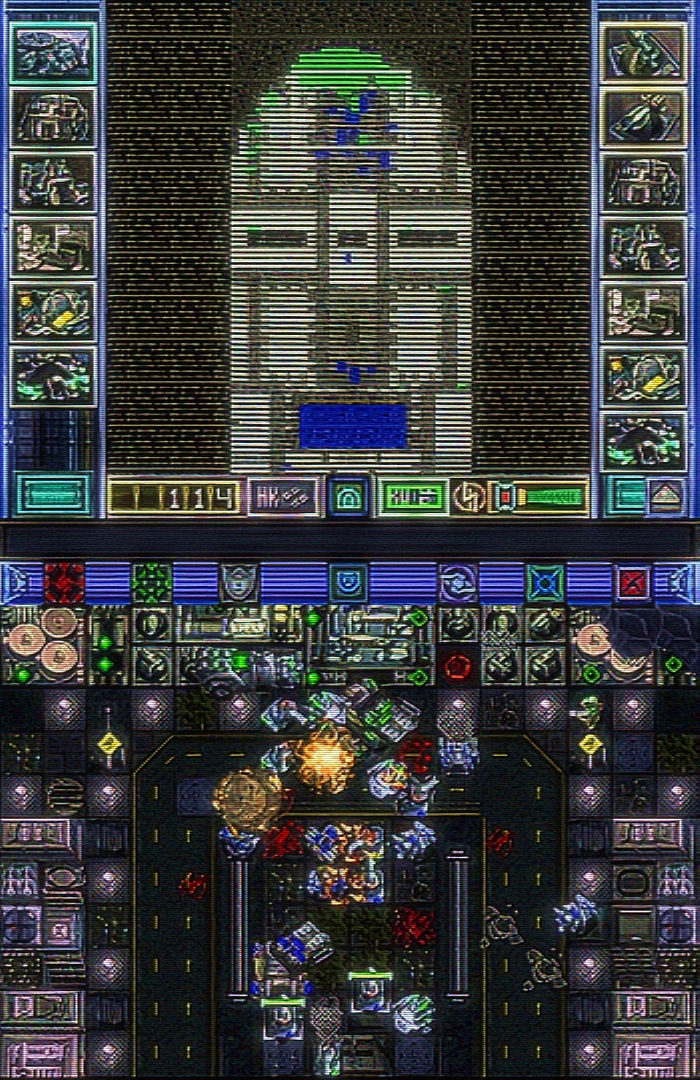Click the up-arrow eject button
The image size is (700, 1080).
click(x=665, y=496)
